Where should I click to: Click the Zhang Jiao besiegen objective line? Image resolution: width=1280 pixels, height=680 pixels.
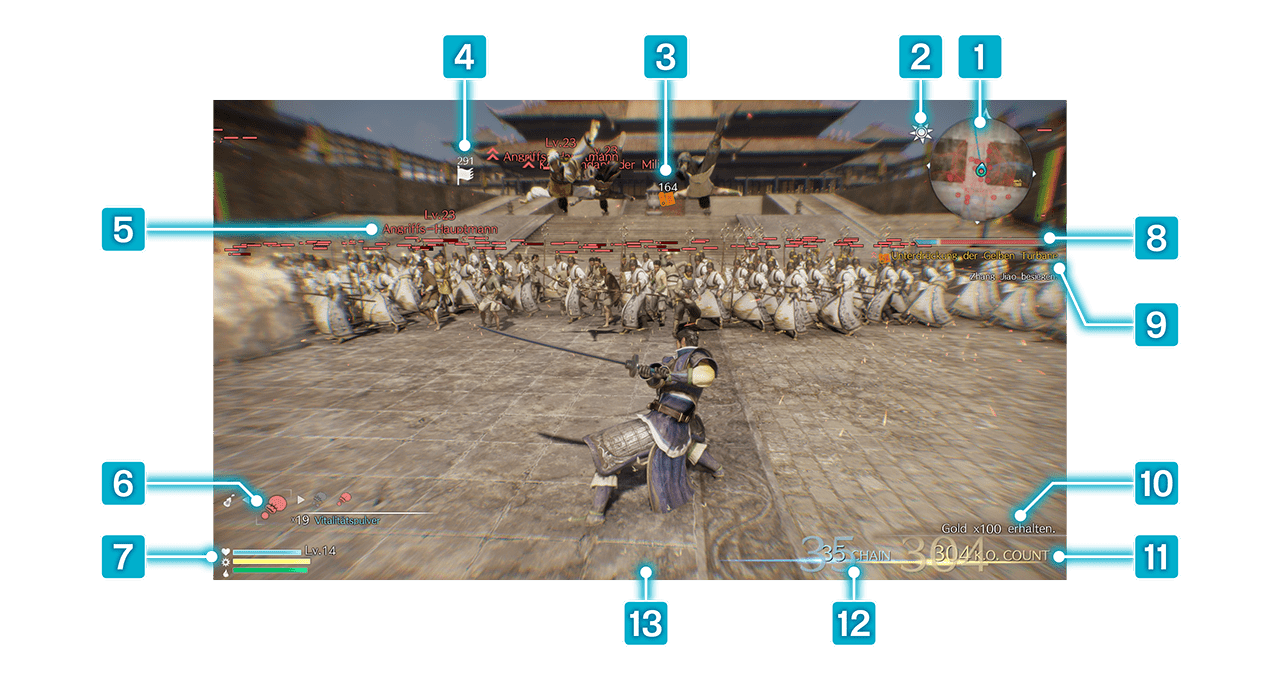tap(1010, 276)
